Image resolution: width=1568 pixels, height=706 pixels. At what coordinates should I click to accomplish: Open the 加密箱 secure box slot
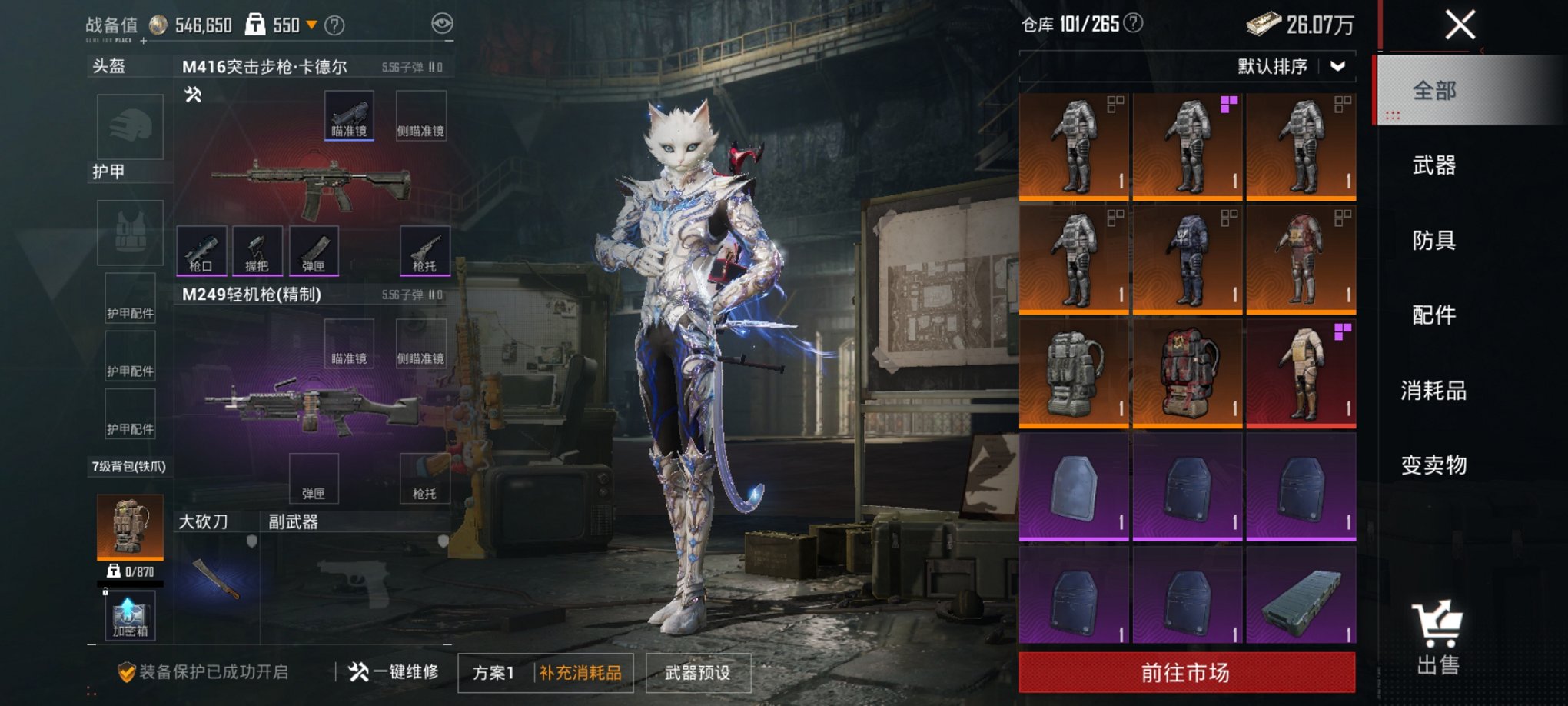pyautogui.click(x=130, y=617)
